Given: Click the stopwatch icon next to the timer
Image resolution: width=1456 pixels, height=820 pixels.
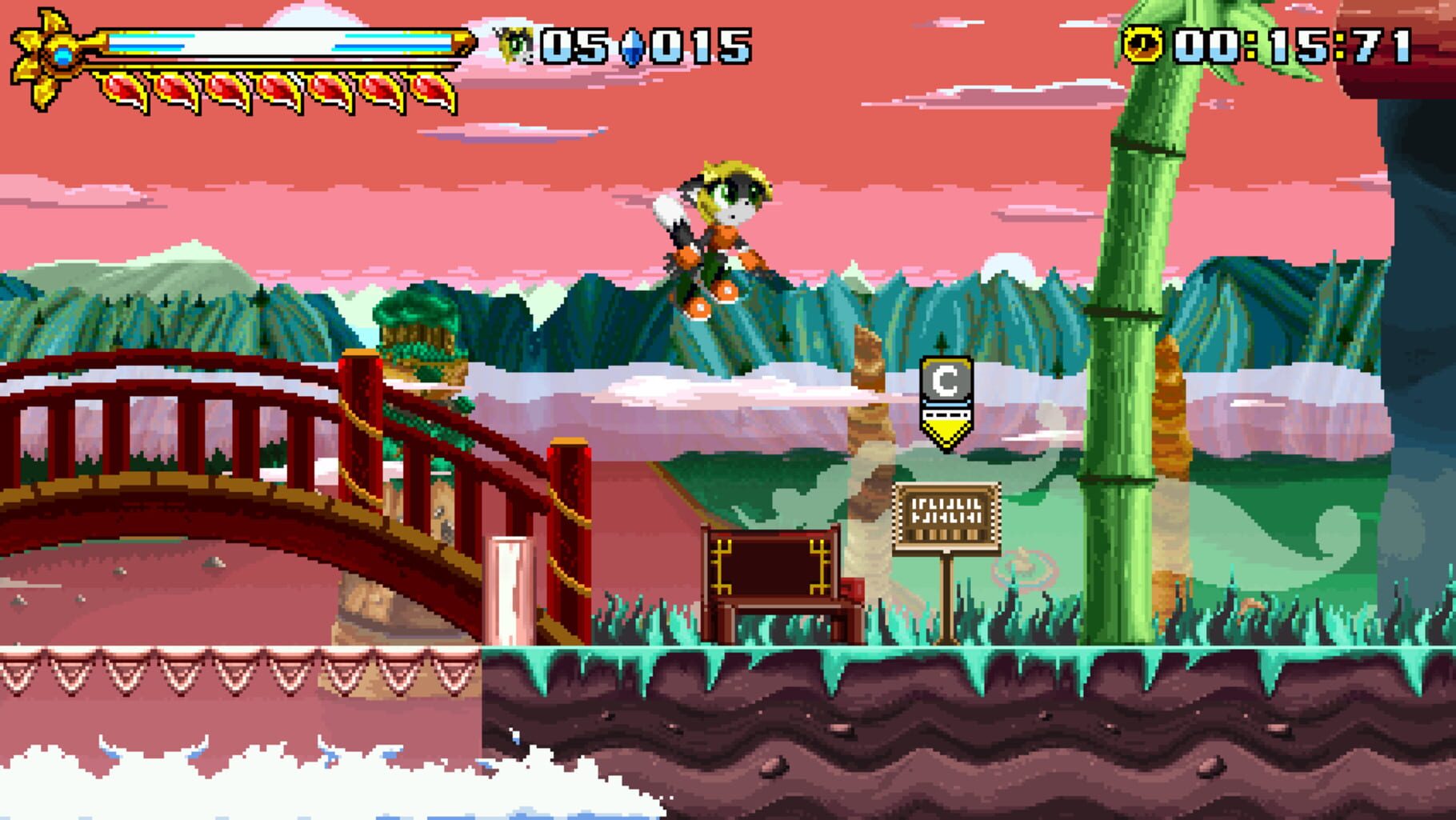Looking at the screenshot, I should pos(1142,44).
